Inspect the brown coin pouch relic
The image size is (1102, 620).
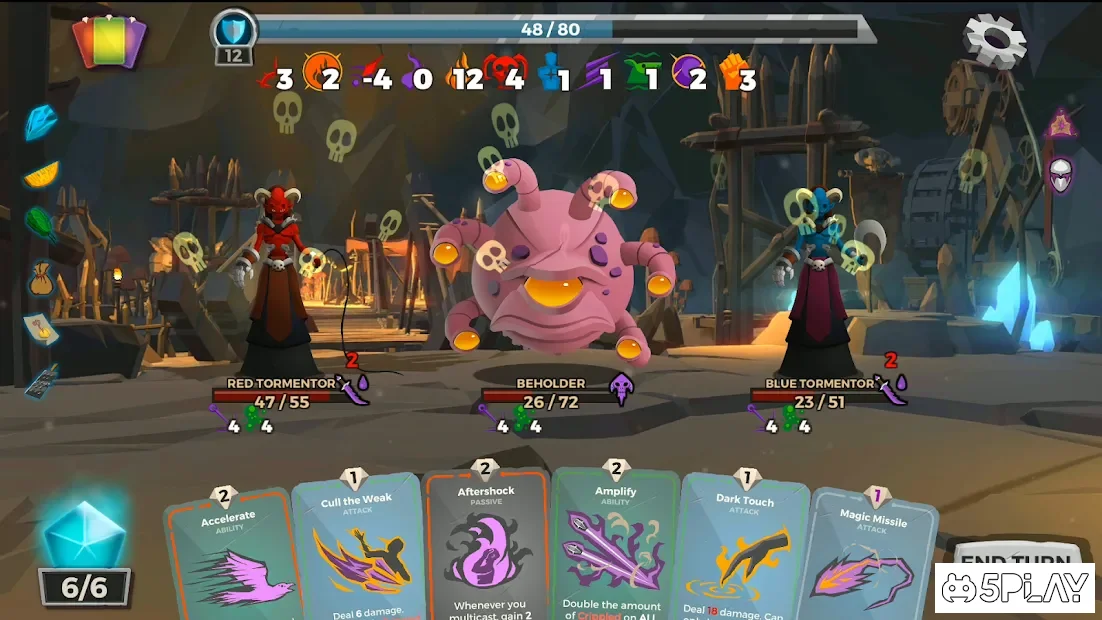point(41,280)
